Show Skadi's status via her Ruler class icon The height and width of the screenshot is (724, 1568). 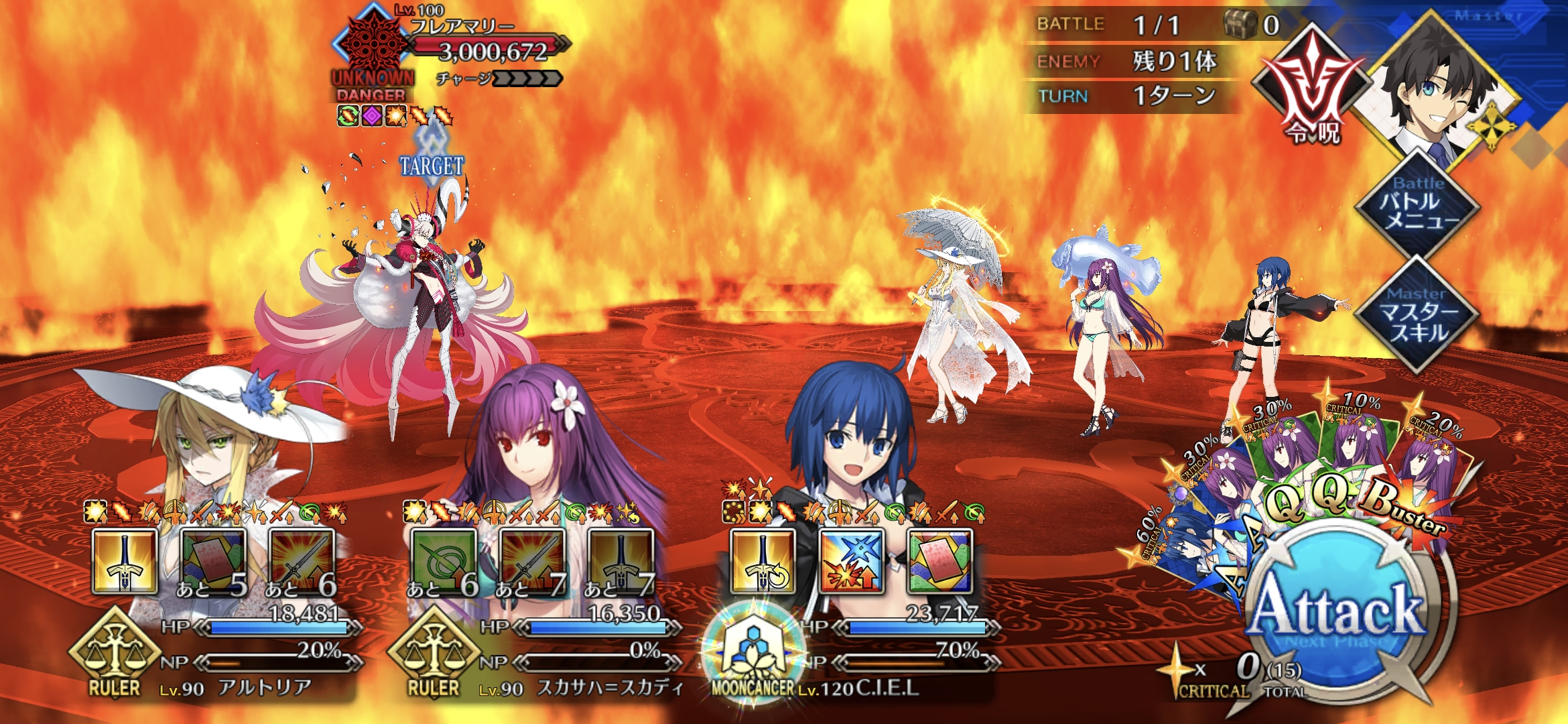pyautogui.click(x=434, y=654)
